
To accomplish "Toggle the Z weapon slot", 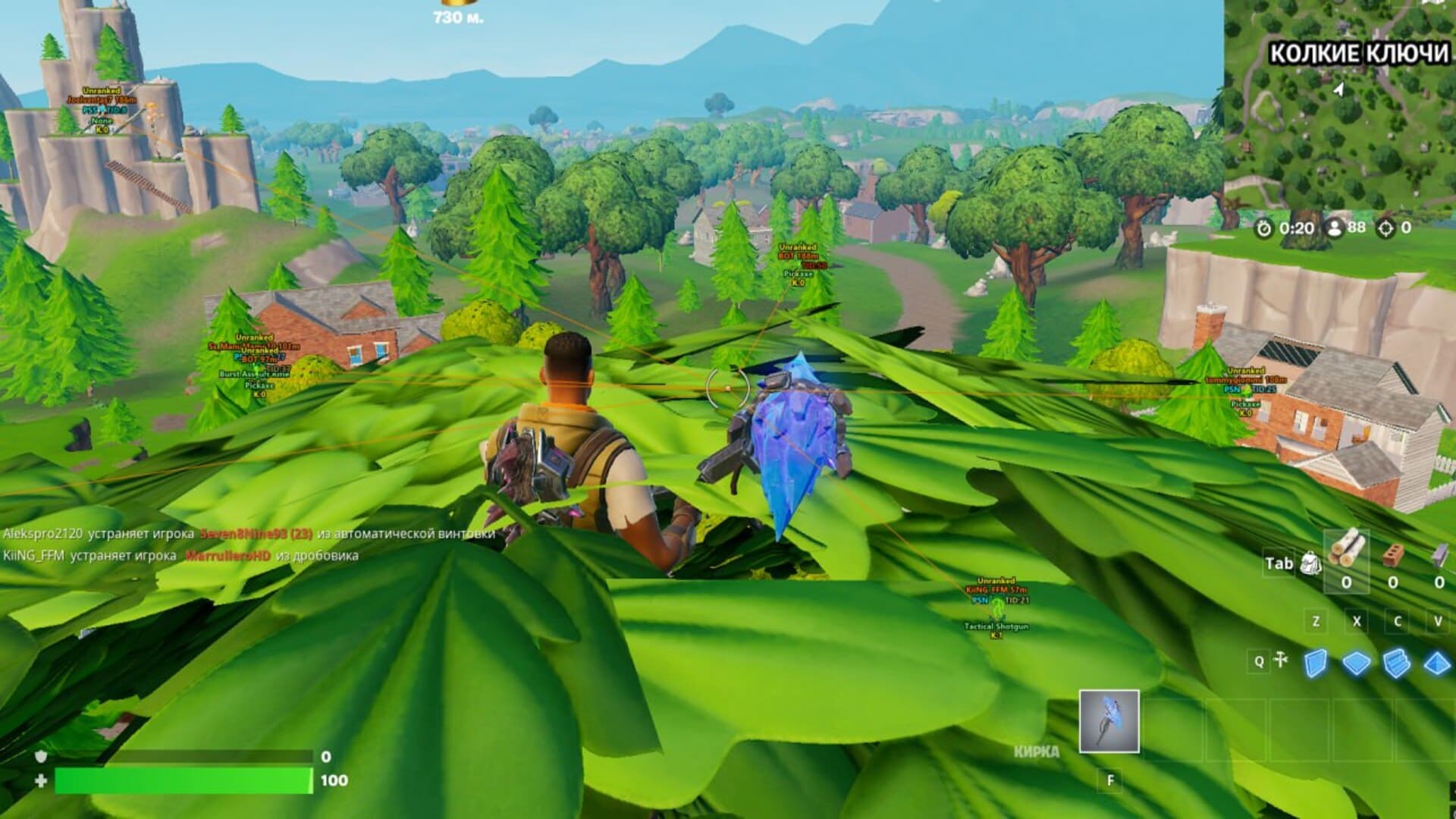I will click(1316, 621).
